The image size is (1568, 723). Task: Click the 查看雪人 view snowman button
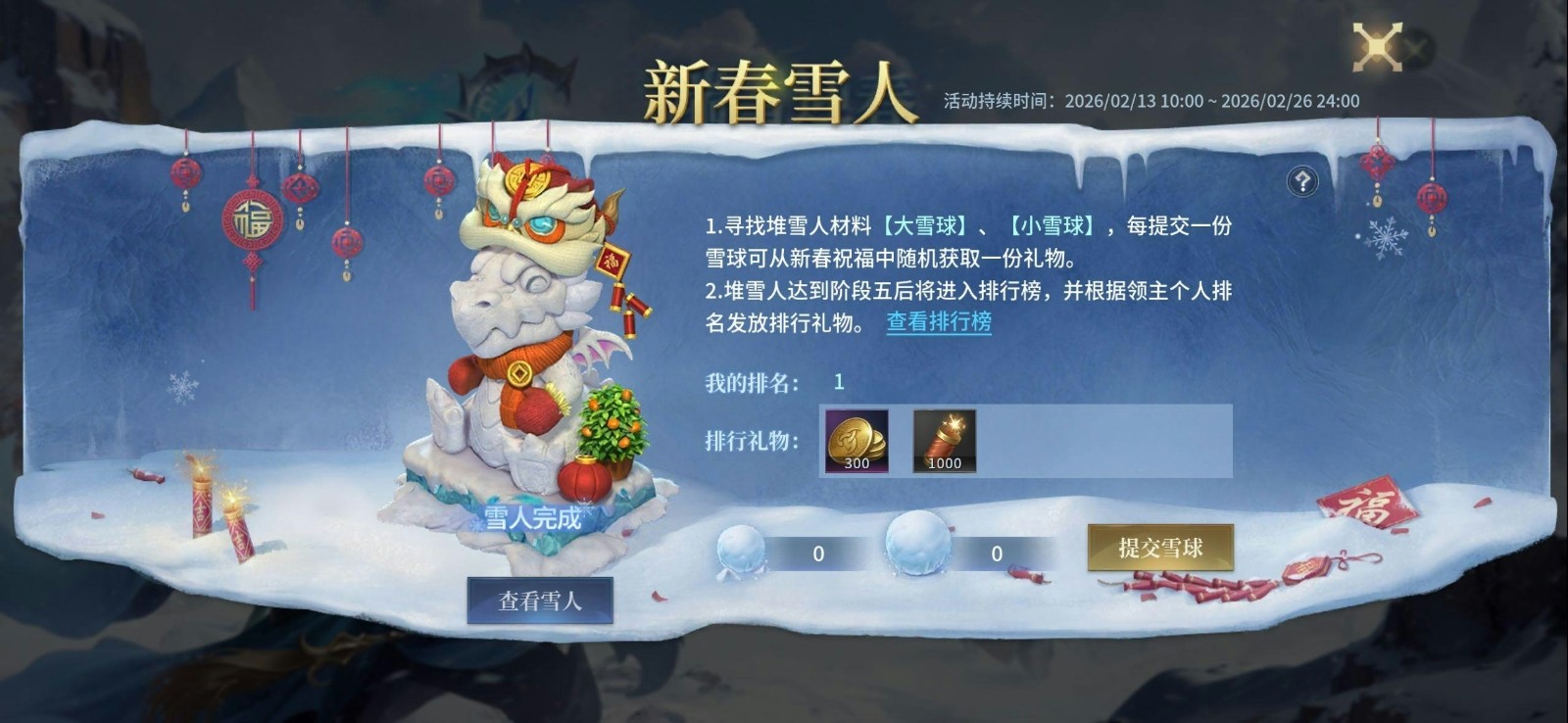tap(540, 602)
